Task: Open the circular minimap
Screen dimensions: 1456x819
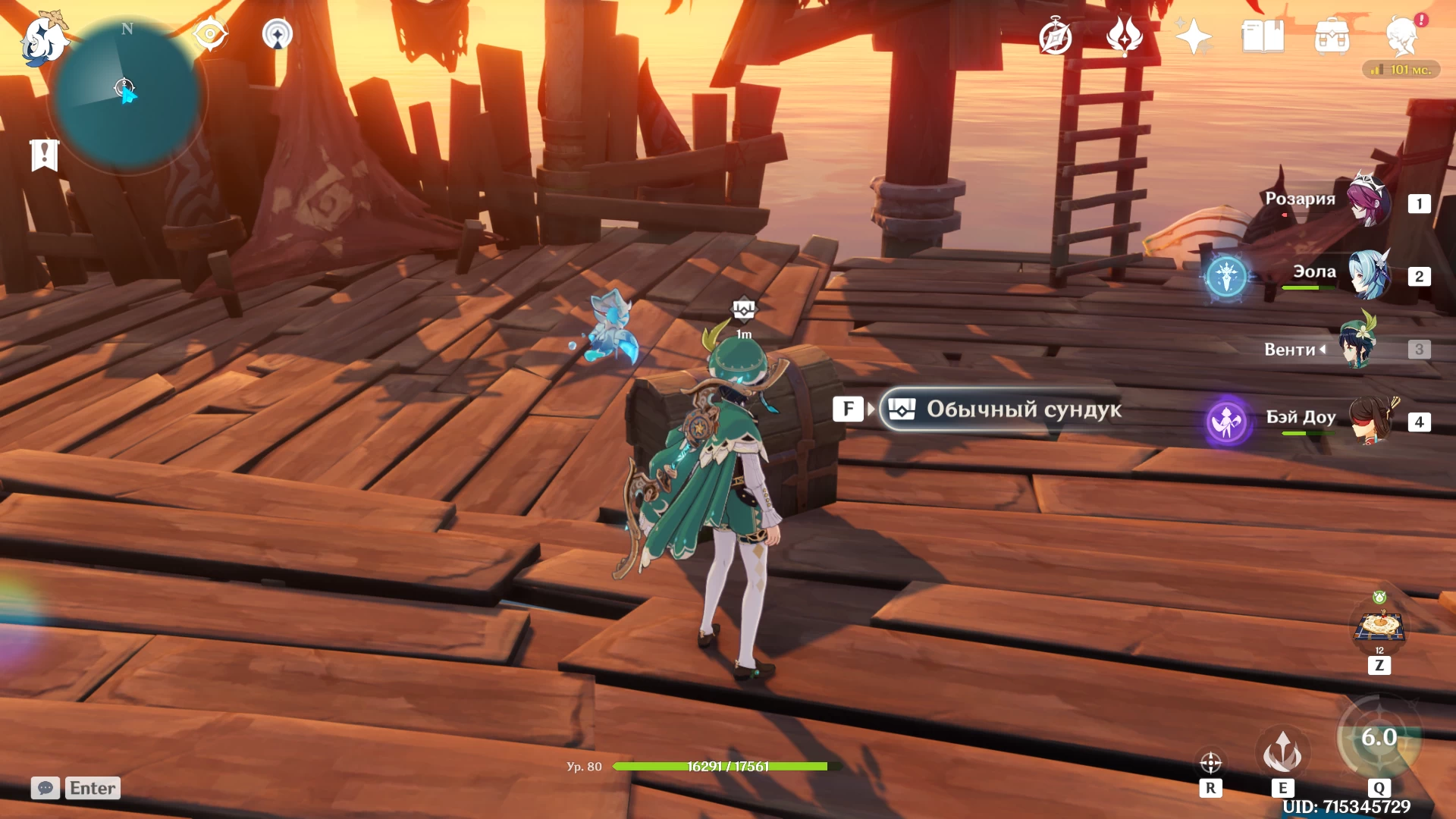Action: coord(126,96)
